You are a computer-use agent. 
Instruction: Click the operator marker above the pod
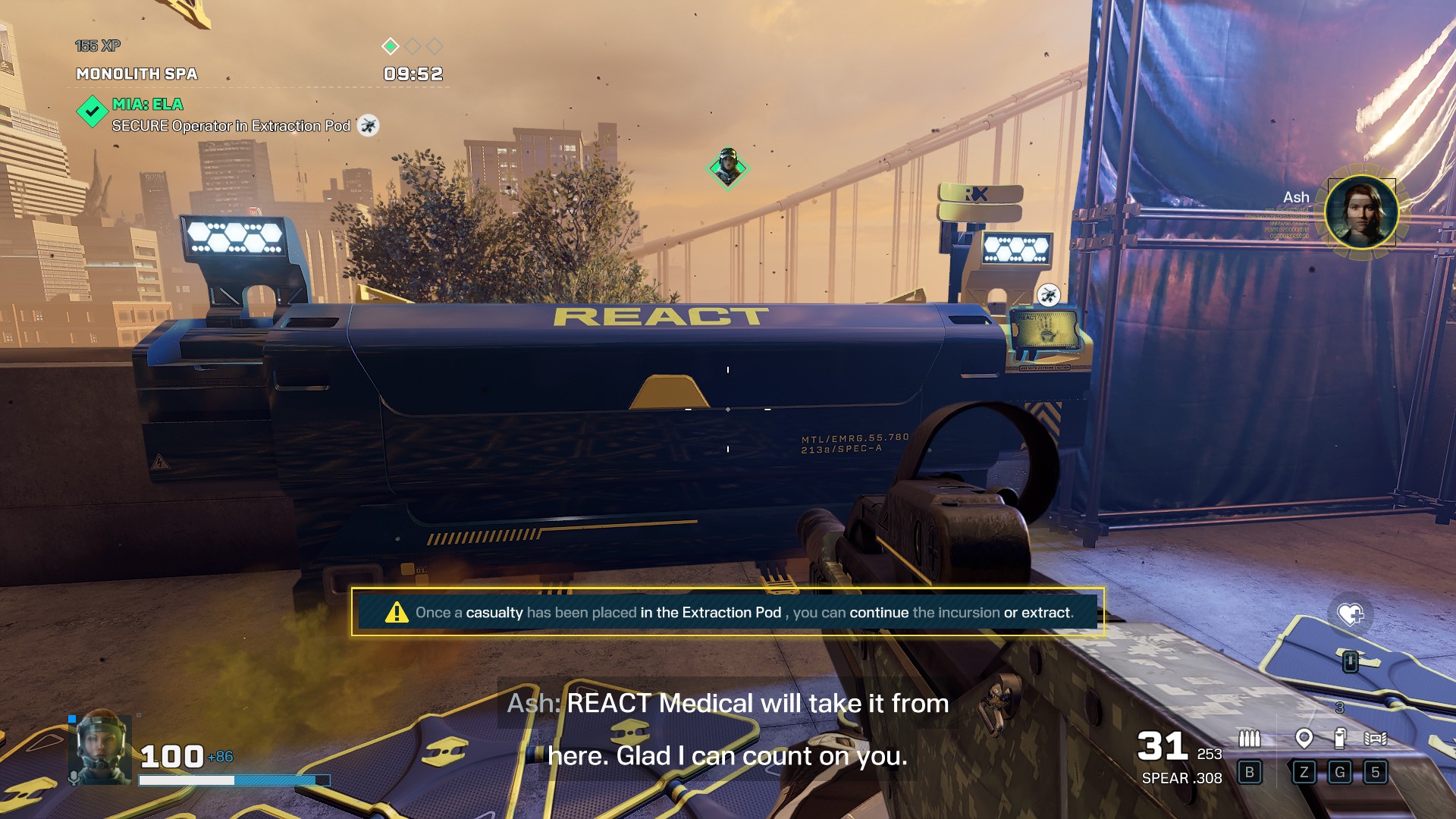point(728,168)
